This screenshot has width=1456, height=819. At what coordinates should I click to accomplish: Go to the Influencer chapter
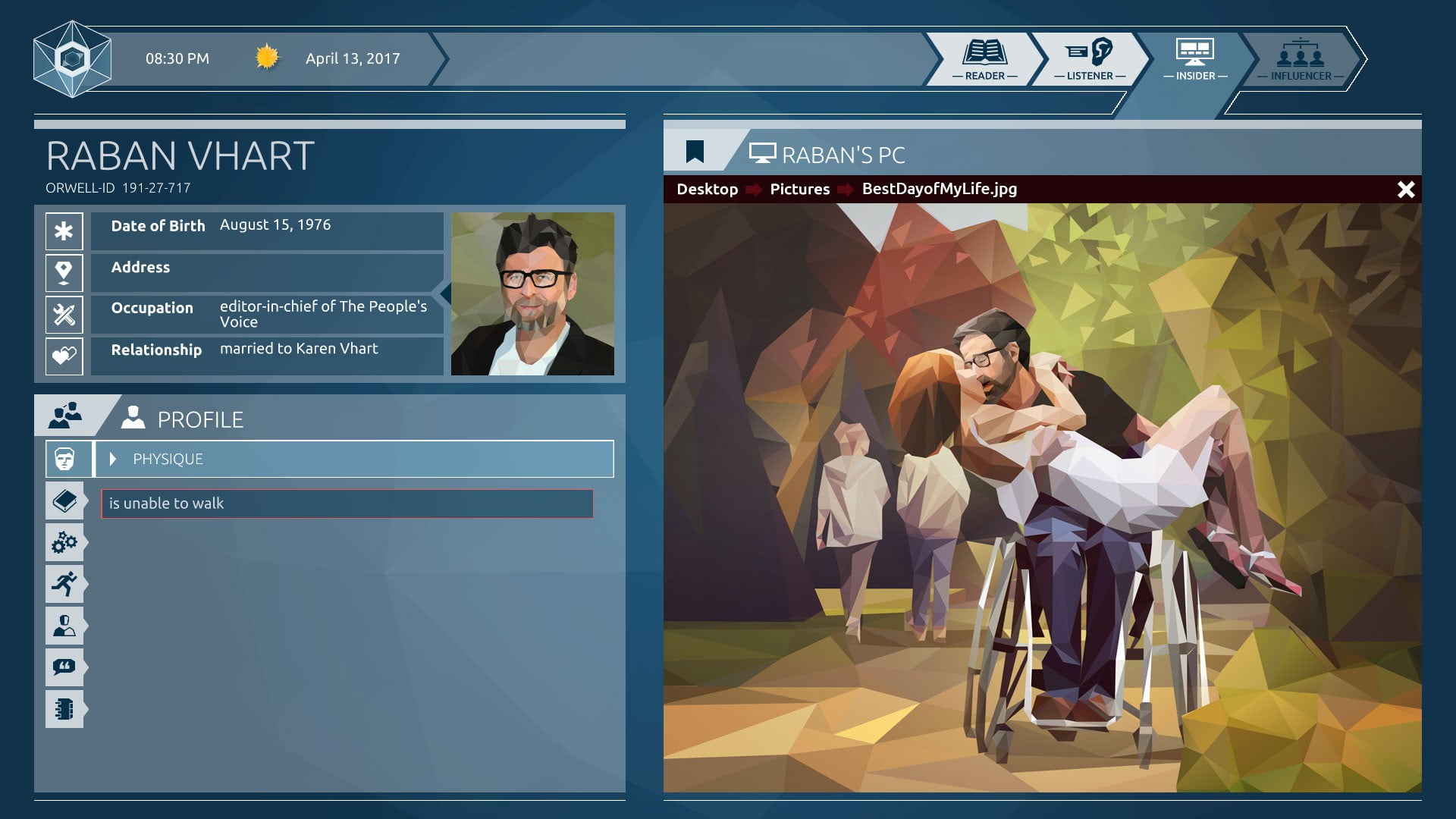pyautogui.click(x=1301, y=59)
